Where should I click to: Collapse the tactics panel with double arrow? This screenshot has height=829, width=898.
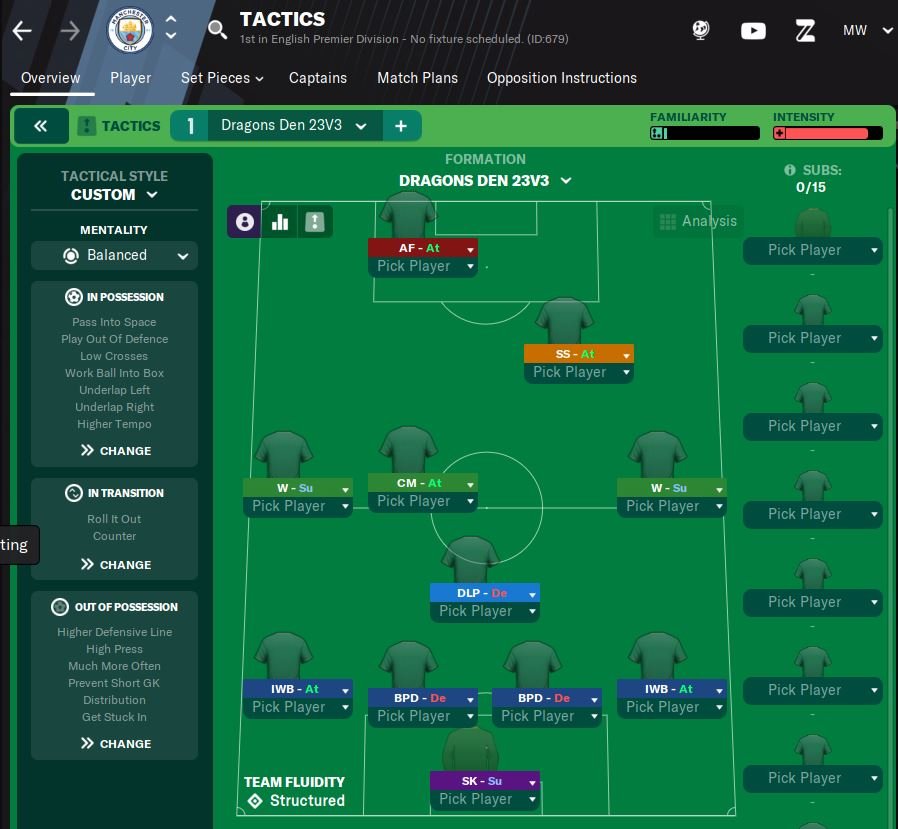tap(41, 126)
